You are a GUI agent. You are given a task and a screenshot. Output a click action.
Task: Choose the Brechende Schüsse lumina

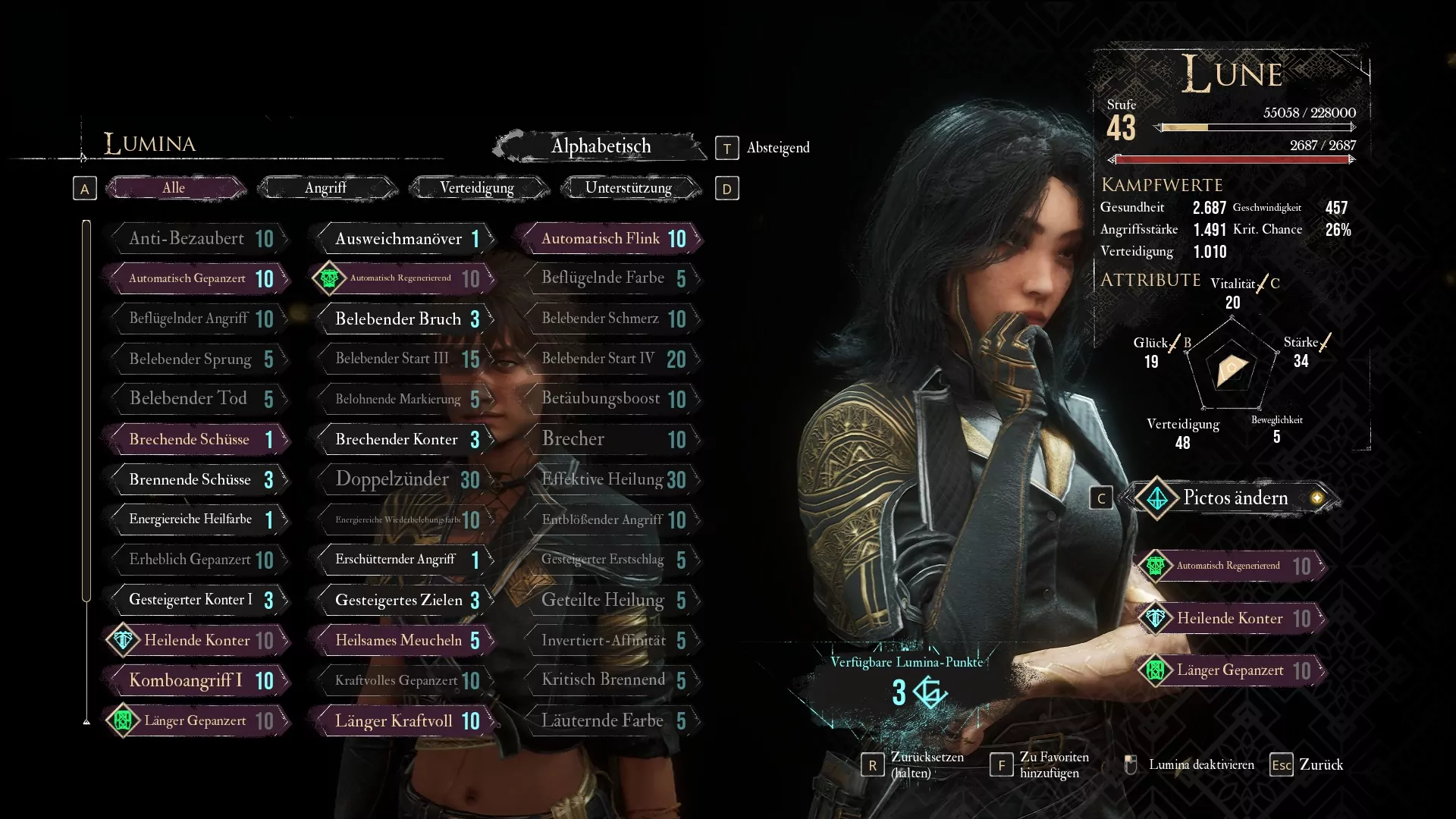199,440
